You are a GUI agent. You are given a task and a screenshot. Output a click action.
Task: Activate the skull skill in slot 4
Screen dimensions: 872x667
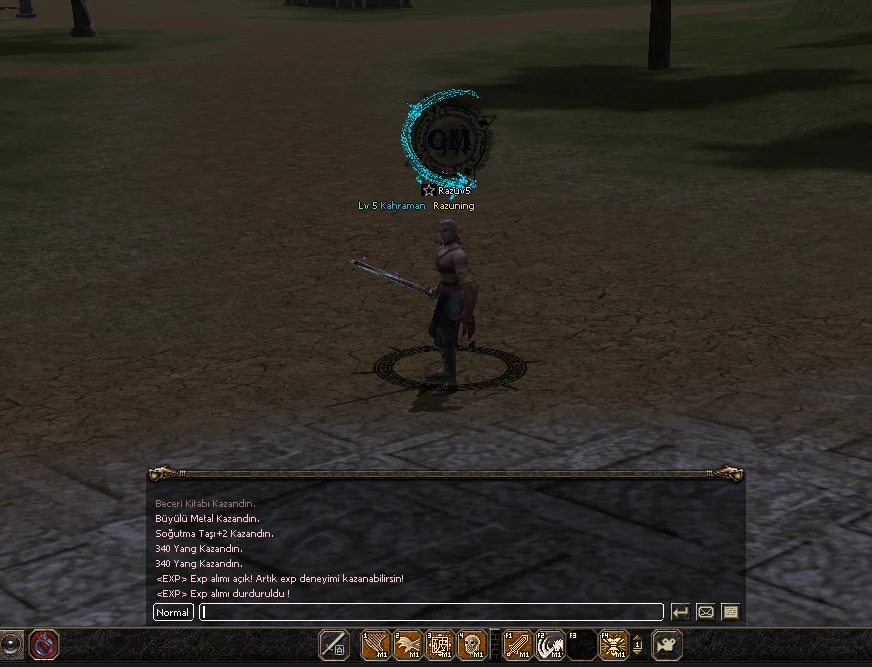(472, 645)
